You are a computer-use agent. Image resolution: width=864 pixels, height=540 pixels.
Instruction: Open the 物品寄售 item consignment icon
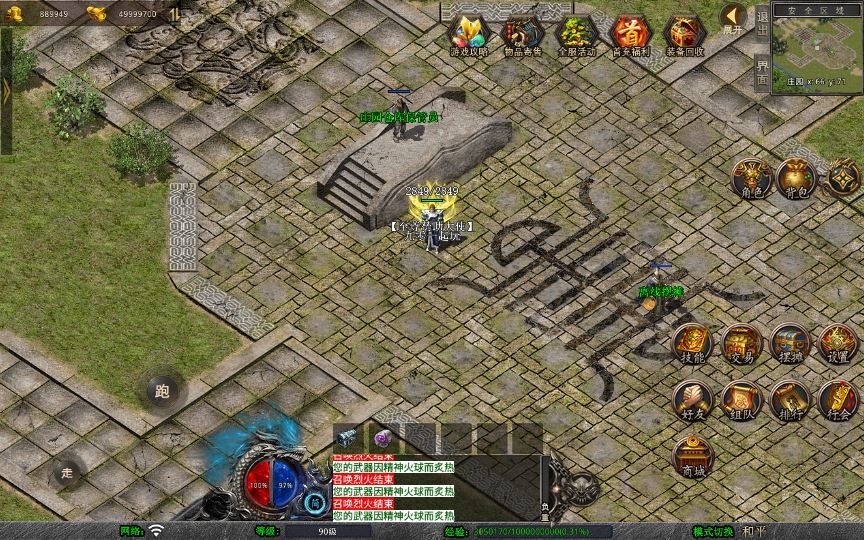[x=523, y=34]
